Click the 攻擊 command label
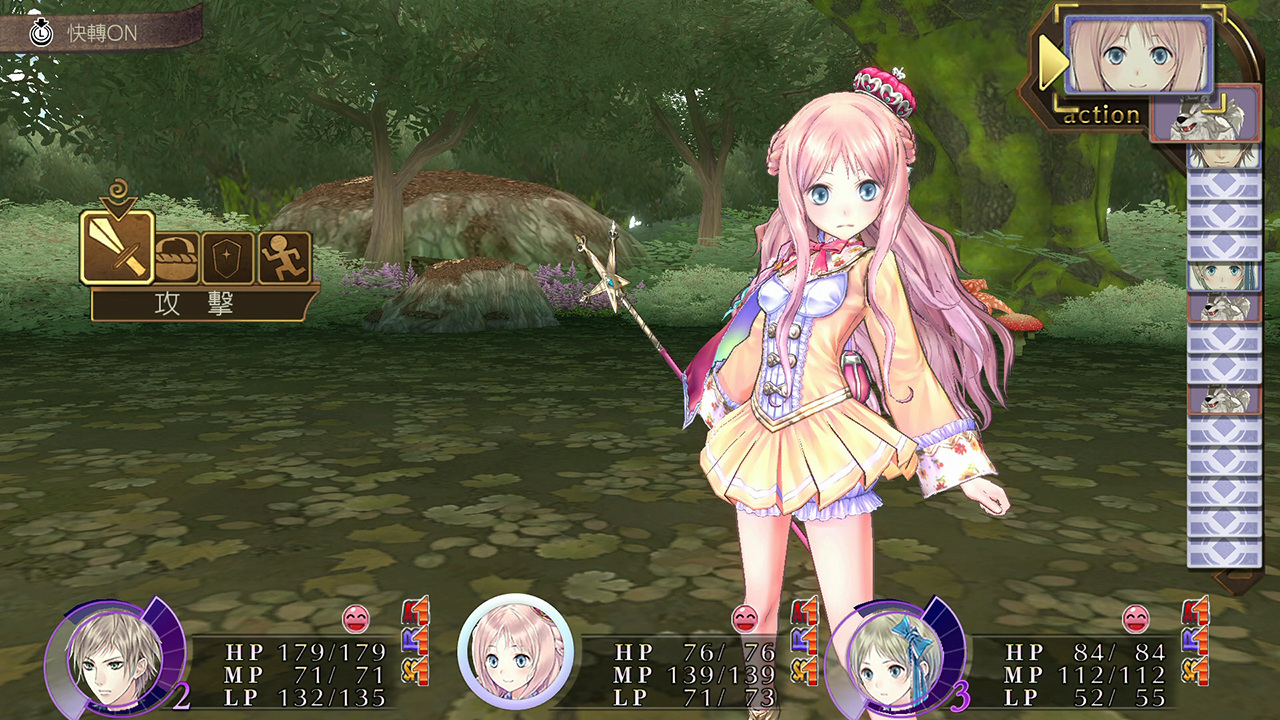The width and height of the screenshot is (1280, 720). [x=194, y=305]
